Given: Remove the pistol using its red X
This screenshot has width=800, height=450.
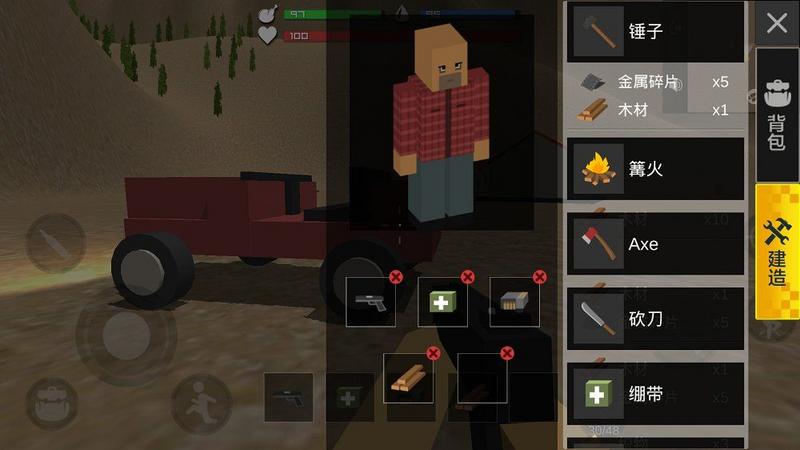Looking at the screenshot, I should coord(396,277).
